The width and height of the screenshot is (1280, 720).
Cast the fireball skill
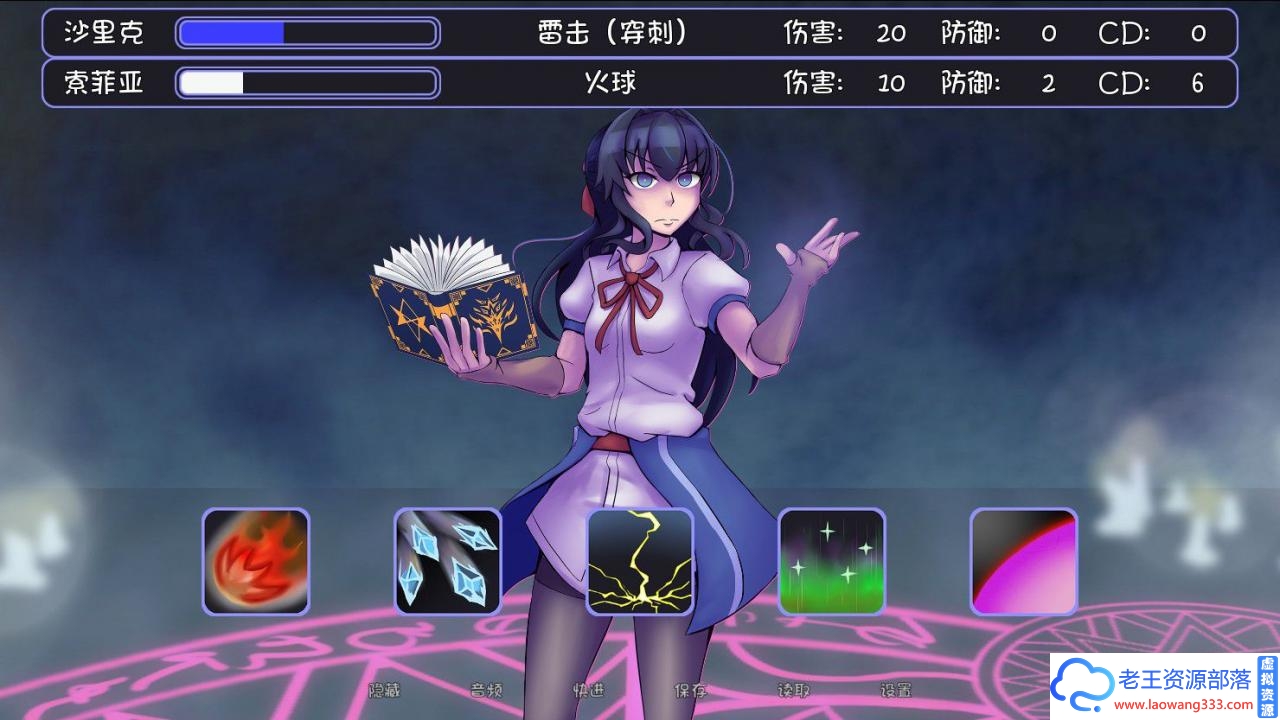(x=256, y=560)
